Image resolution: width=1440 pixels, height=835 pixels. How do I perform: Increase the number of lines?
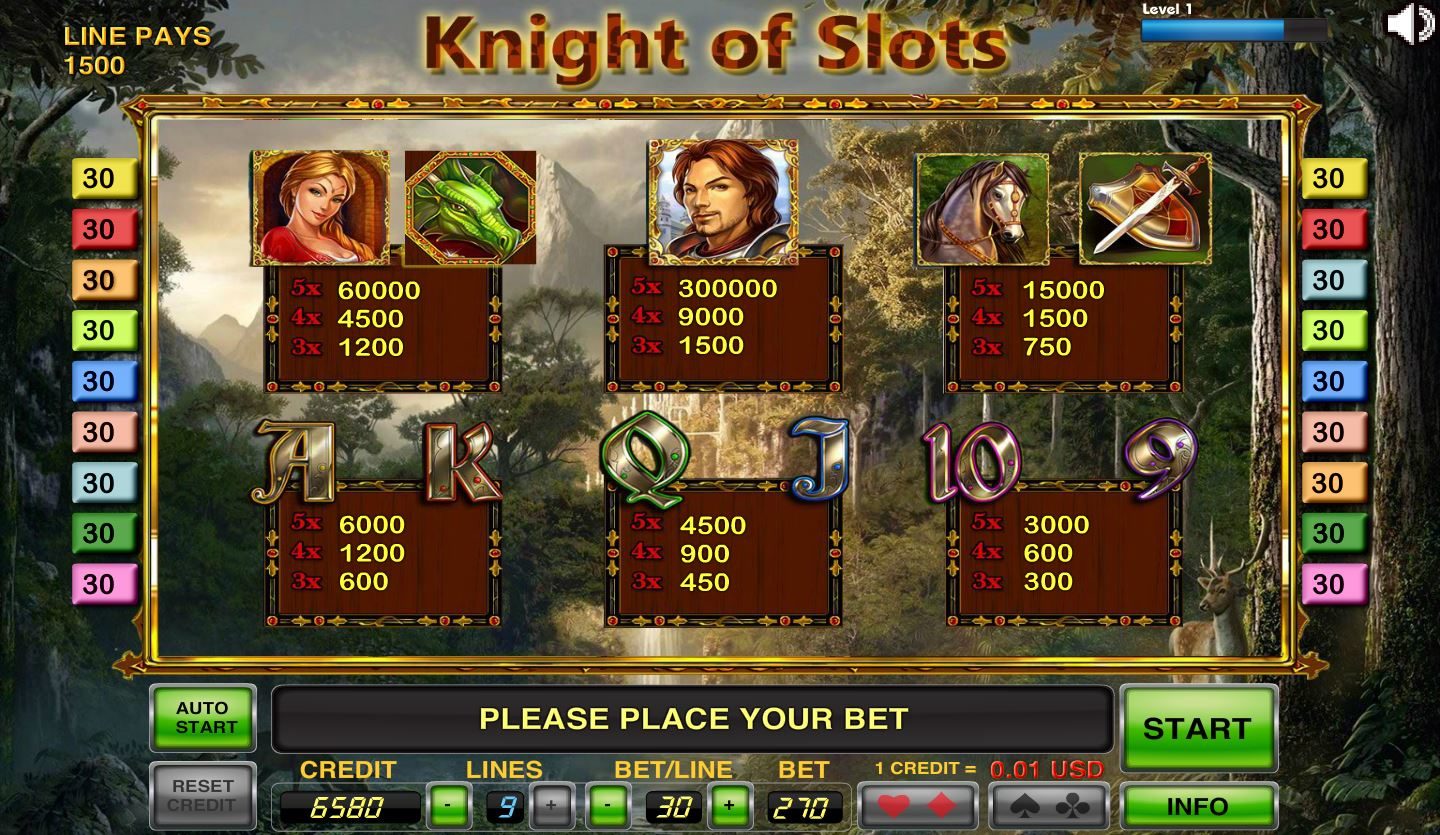(551, 806)
